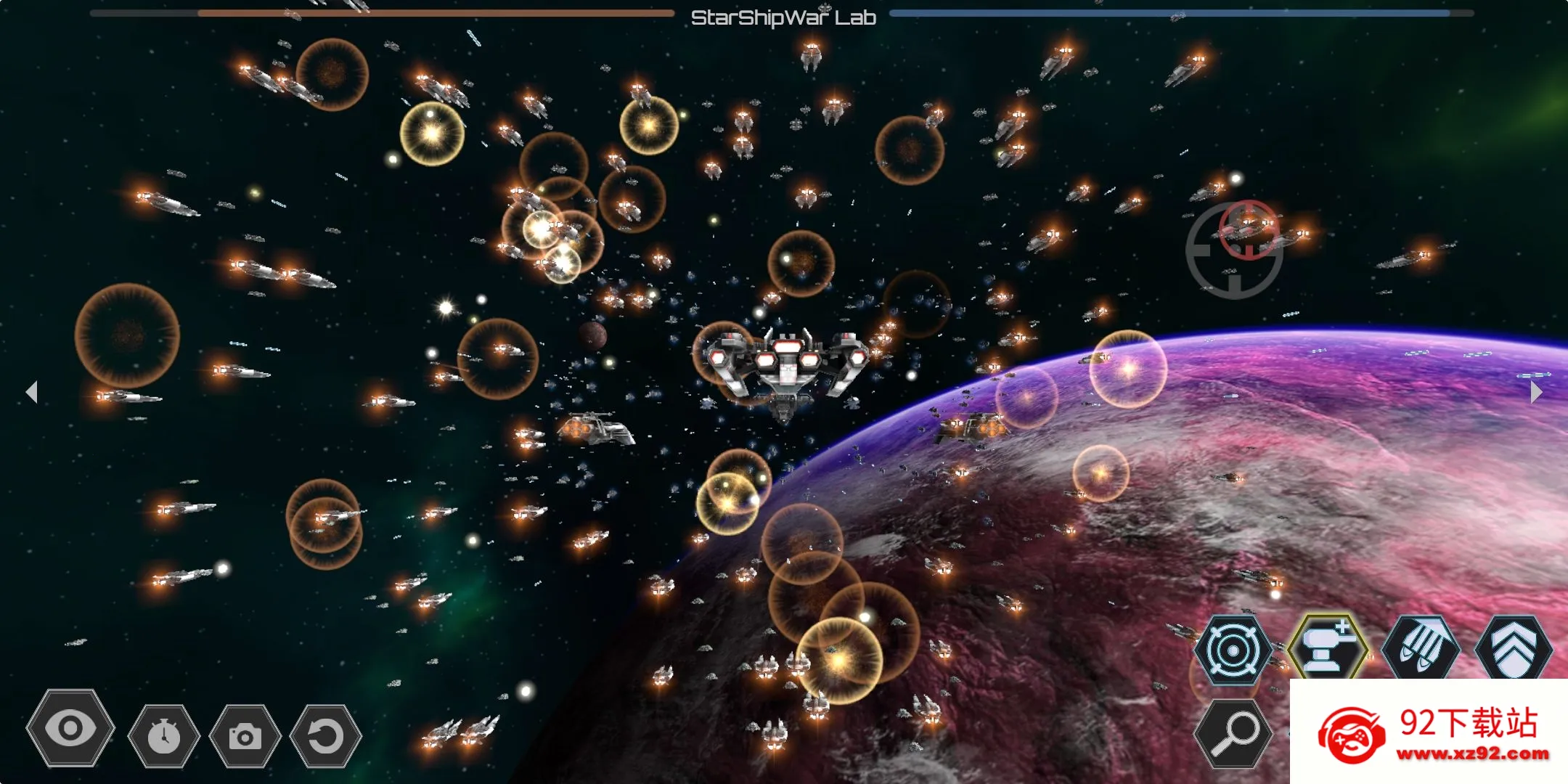This screenshot has width=1568, height=784.
Task: Choose the chevron rank upgrade icon
Action: click(x=1514, y=648)
